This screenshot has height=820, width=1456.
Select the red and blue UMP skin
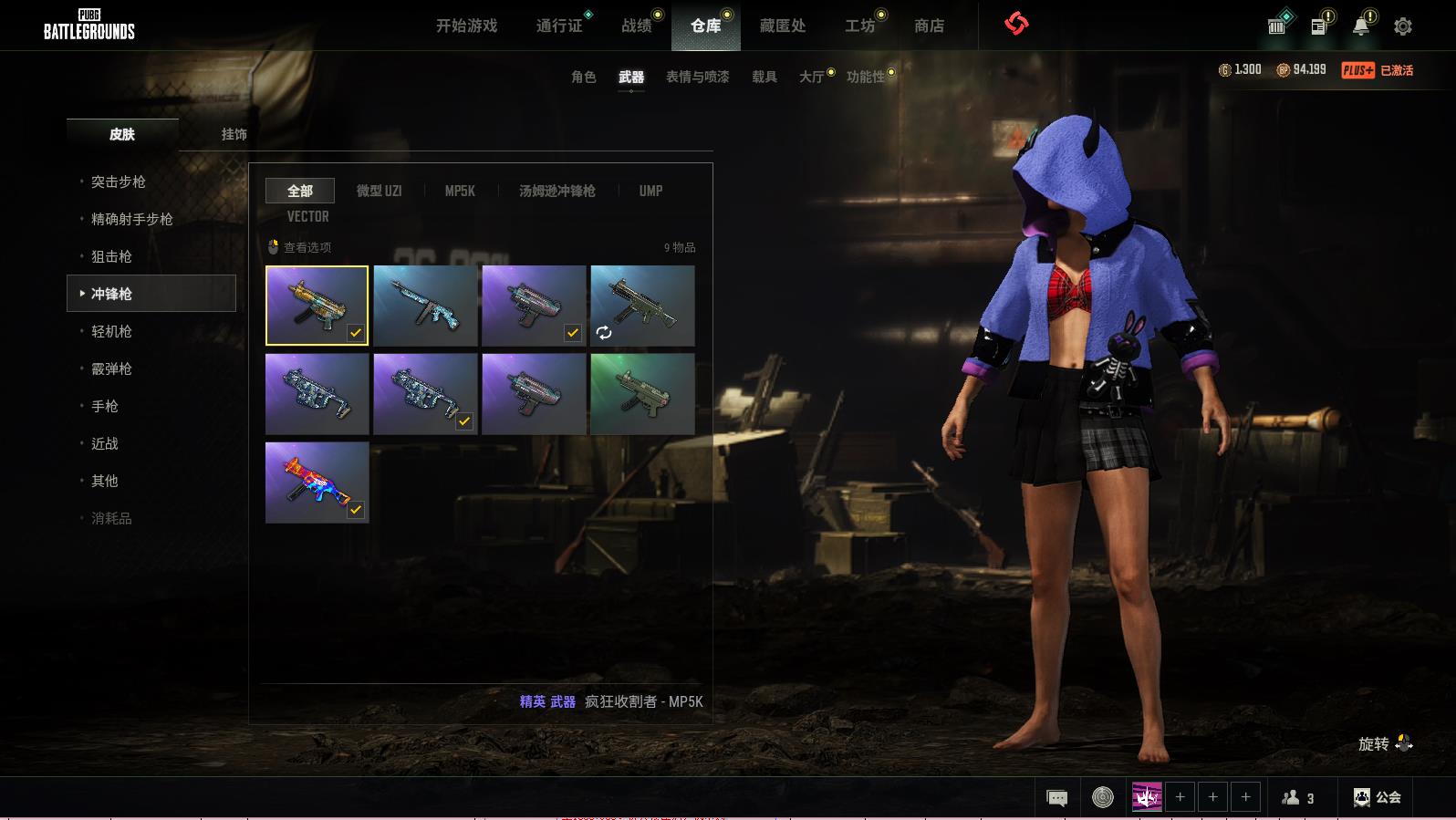[x=317, y=483]
